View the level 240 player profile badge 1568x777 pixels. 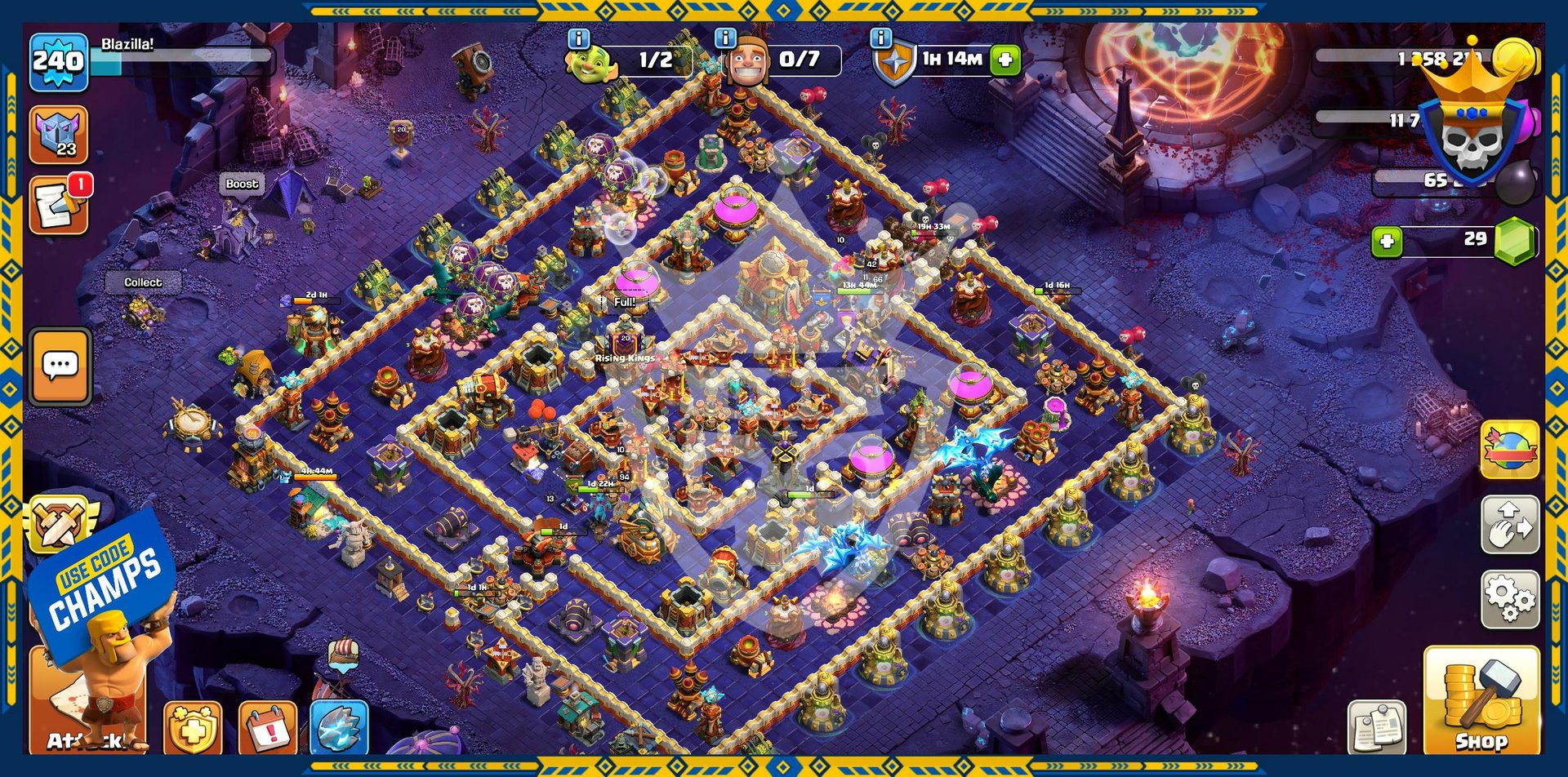[x=59, y=62]
